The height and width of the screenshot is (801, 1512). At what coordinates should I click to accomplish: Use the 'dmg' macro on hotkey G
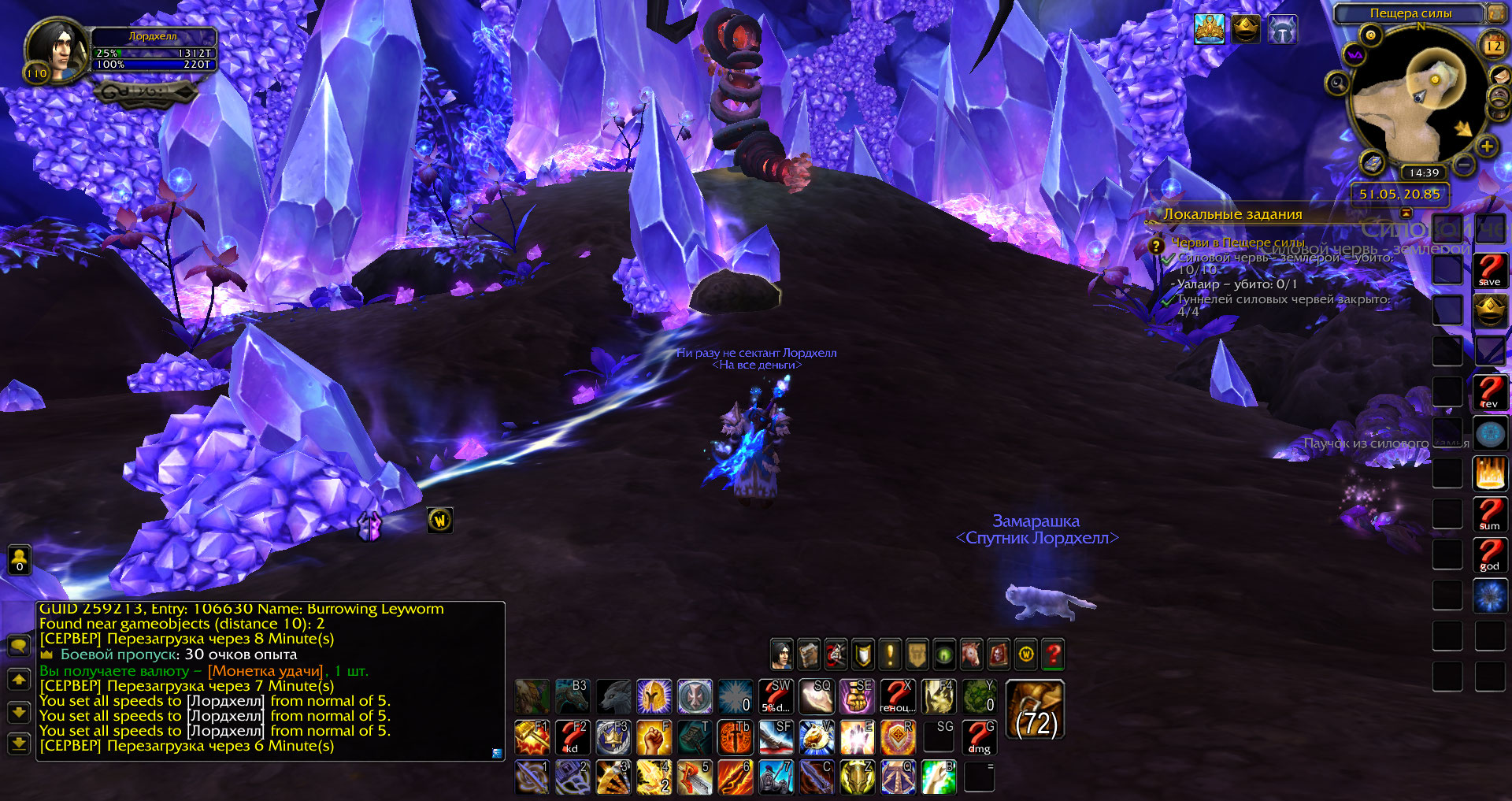pos(979,737)
